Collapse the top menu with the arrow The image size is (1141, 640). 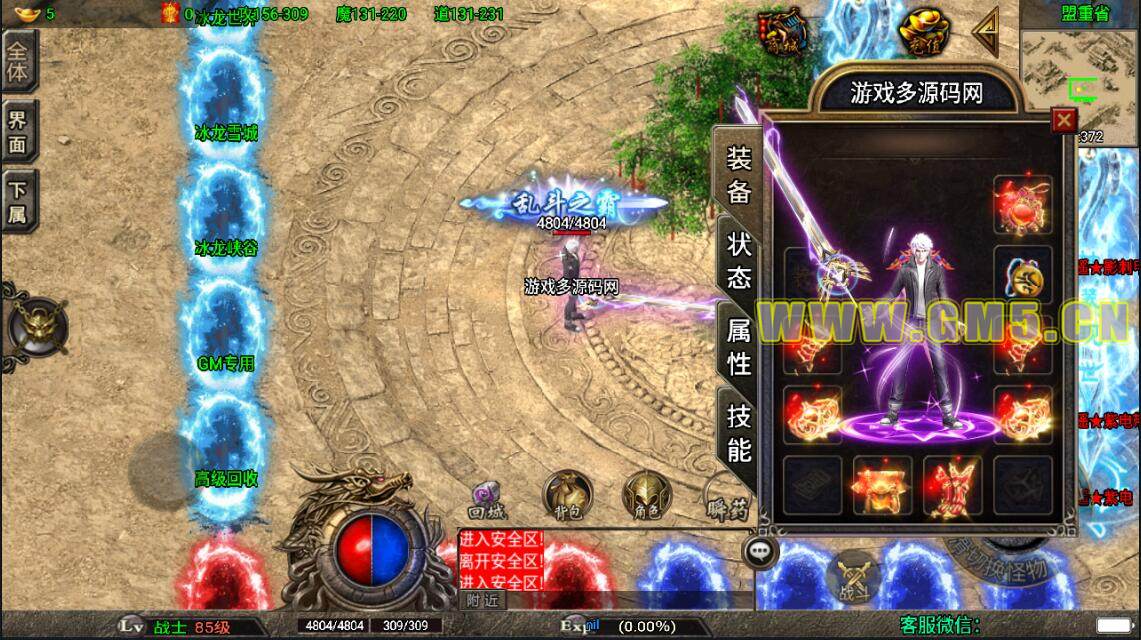coord(986,32)
